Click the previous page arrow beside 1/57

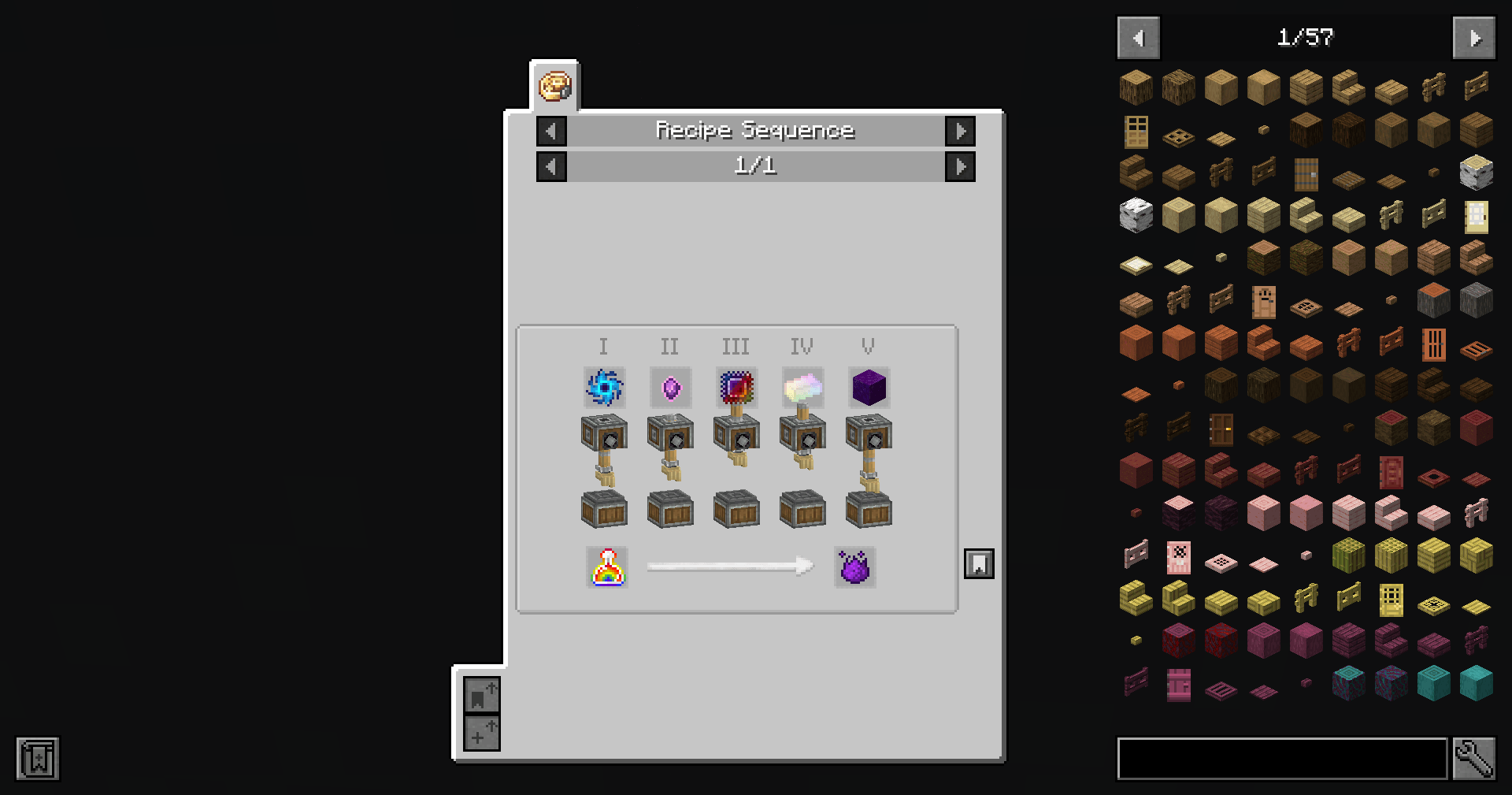[x=1138, y=37]
